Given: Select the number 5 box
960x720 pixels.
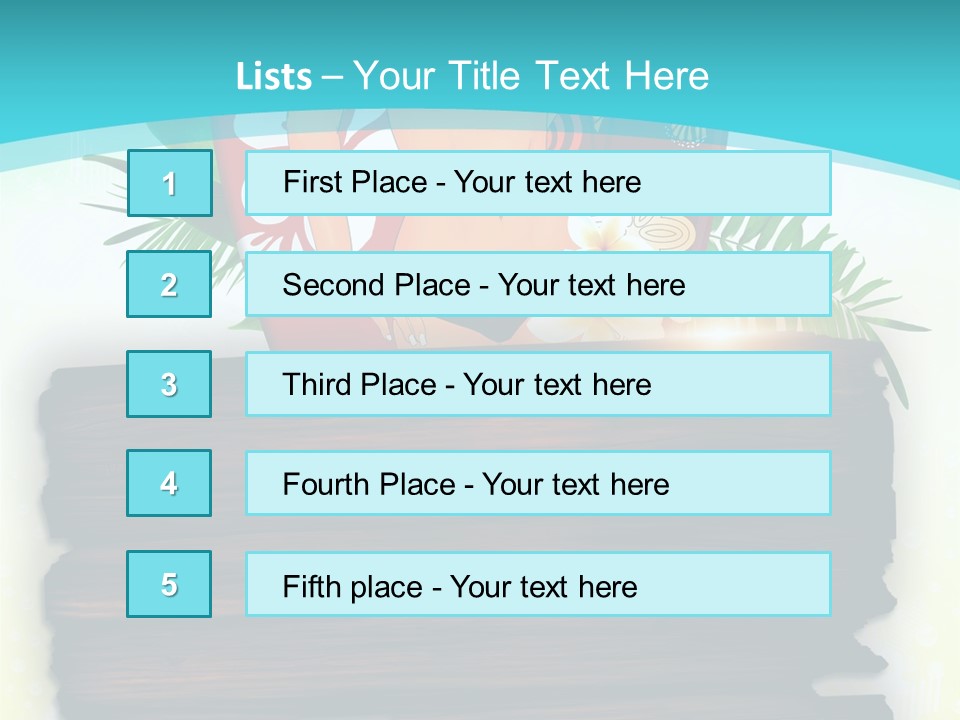Looking at the screenshot, I should point(169,584).
